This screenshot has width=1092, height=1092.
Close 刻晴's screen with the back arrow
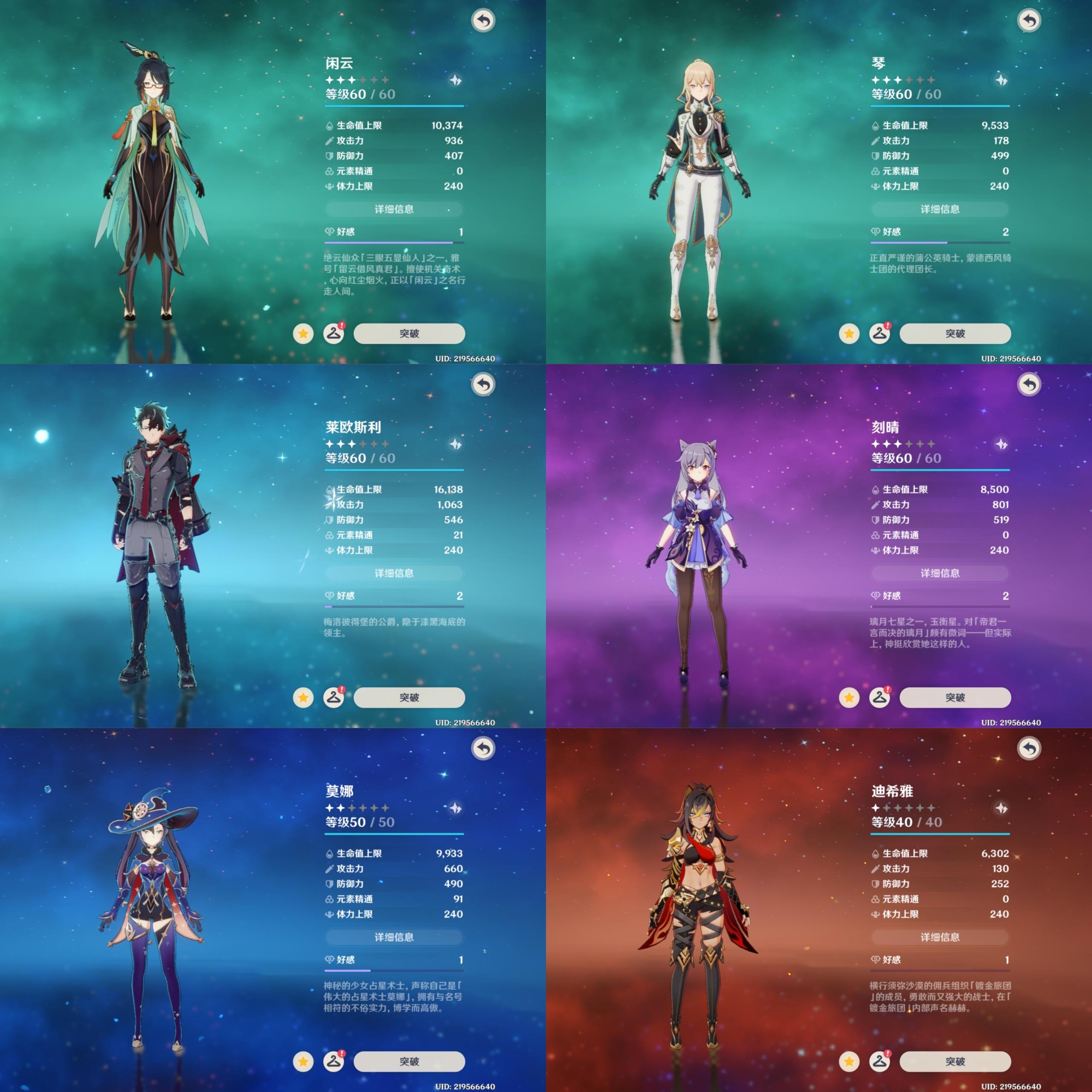pos(1029,385)
